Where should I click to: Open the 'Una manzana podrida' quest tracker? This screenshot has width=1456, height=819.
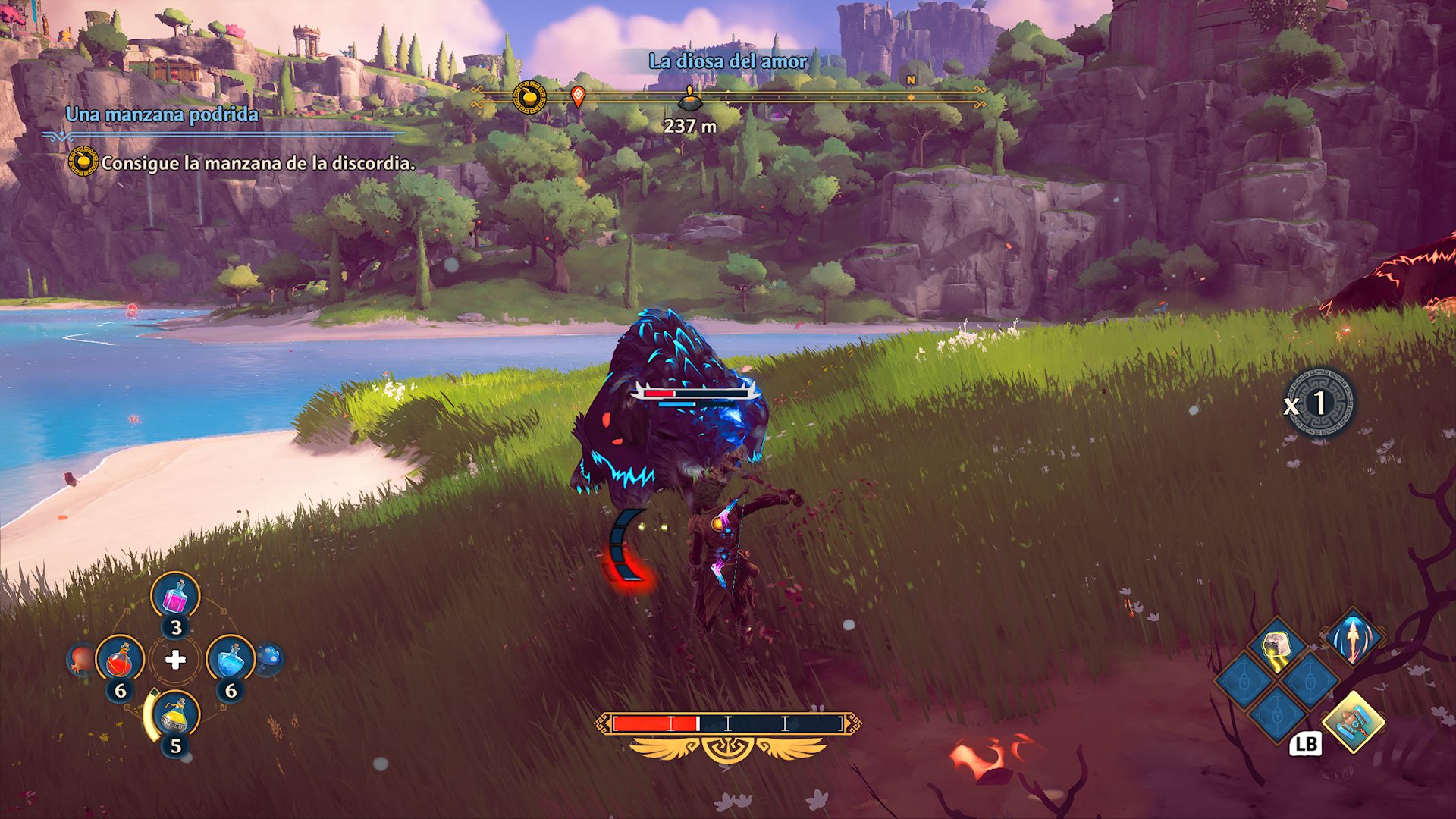tap(162, 115)
